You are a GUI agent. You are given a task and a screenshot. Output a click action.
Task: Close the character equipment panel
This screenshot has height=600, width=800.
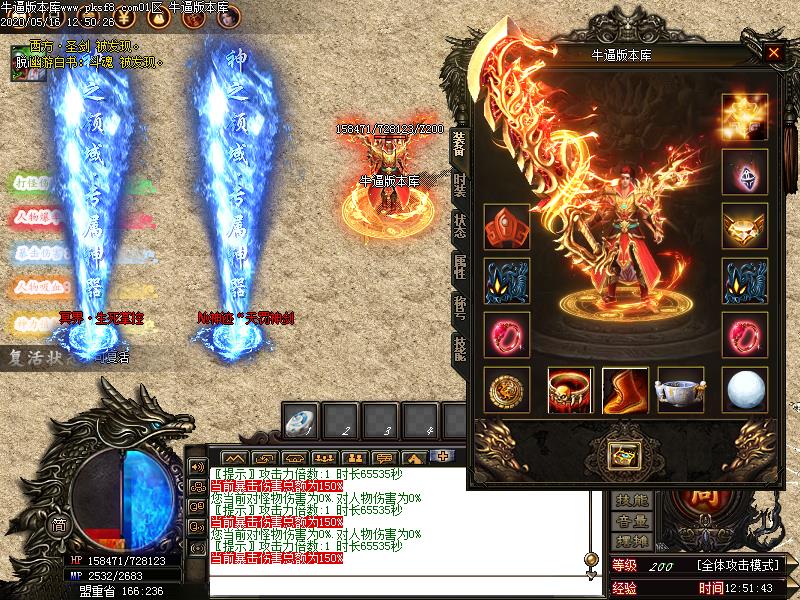coord(773,53)
